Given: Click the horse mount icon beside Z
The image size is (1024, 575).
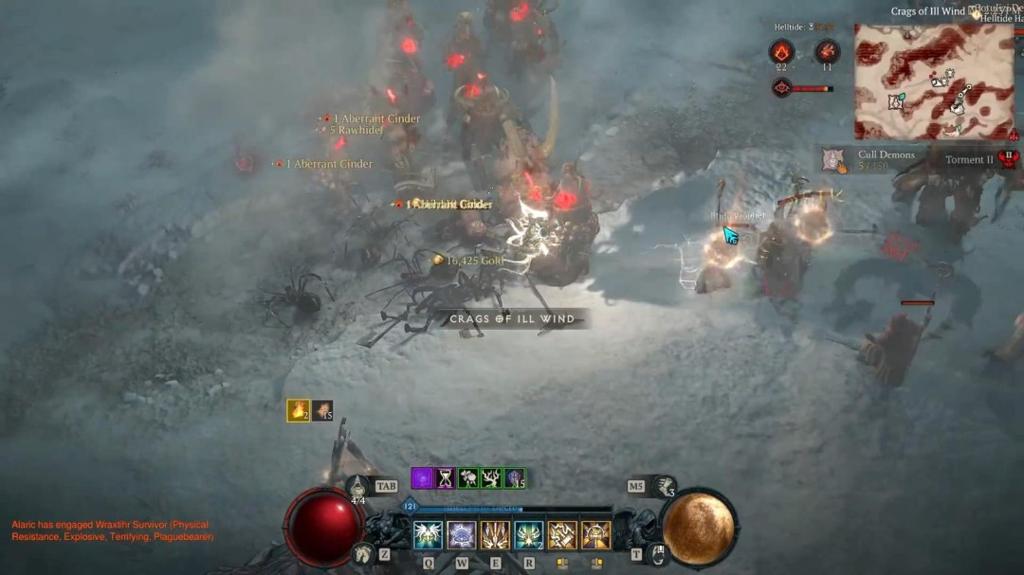Looking at the screenshot, I should (x=364, y=552).
